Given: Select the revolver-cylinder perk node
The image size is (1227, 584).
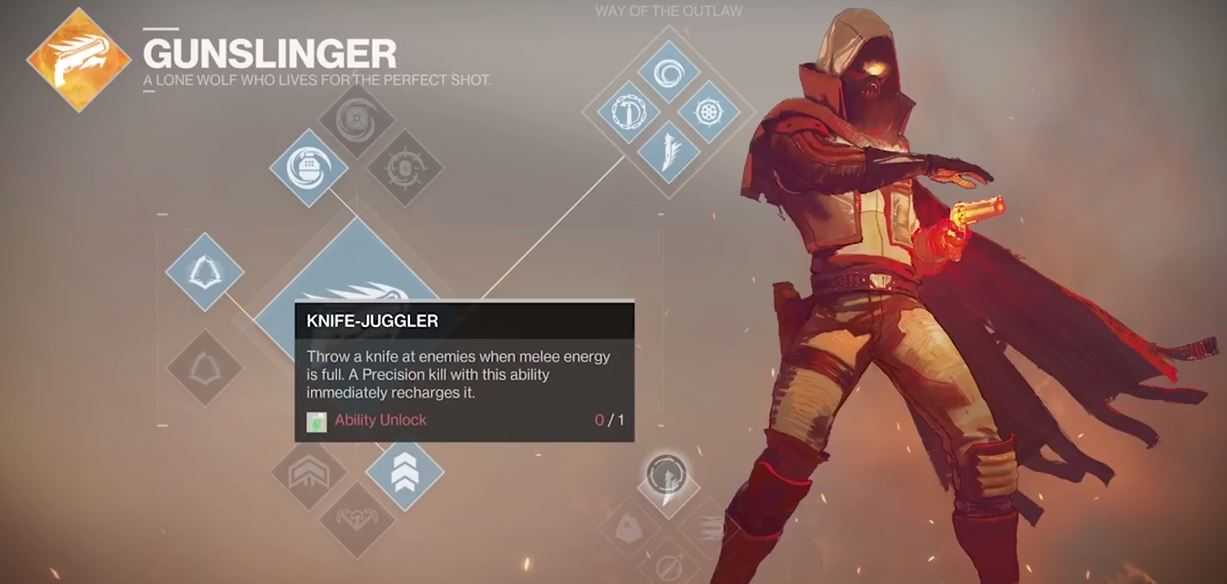Looking at the screenshot, I should coord(708,113).
